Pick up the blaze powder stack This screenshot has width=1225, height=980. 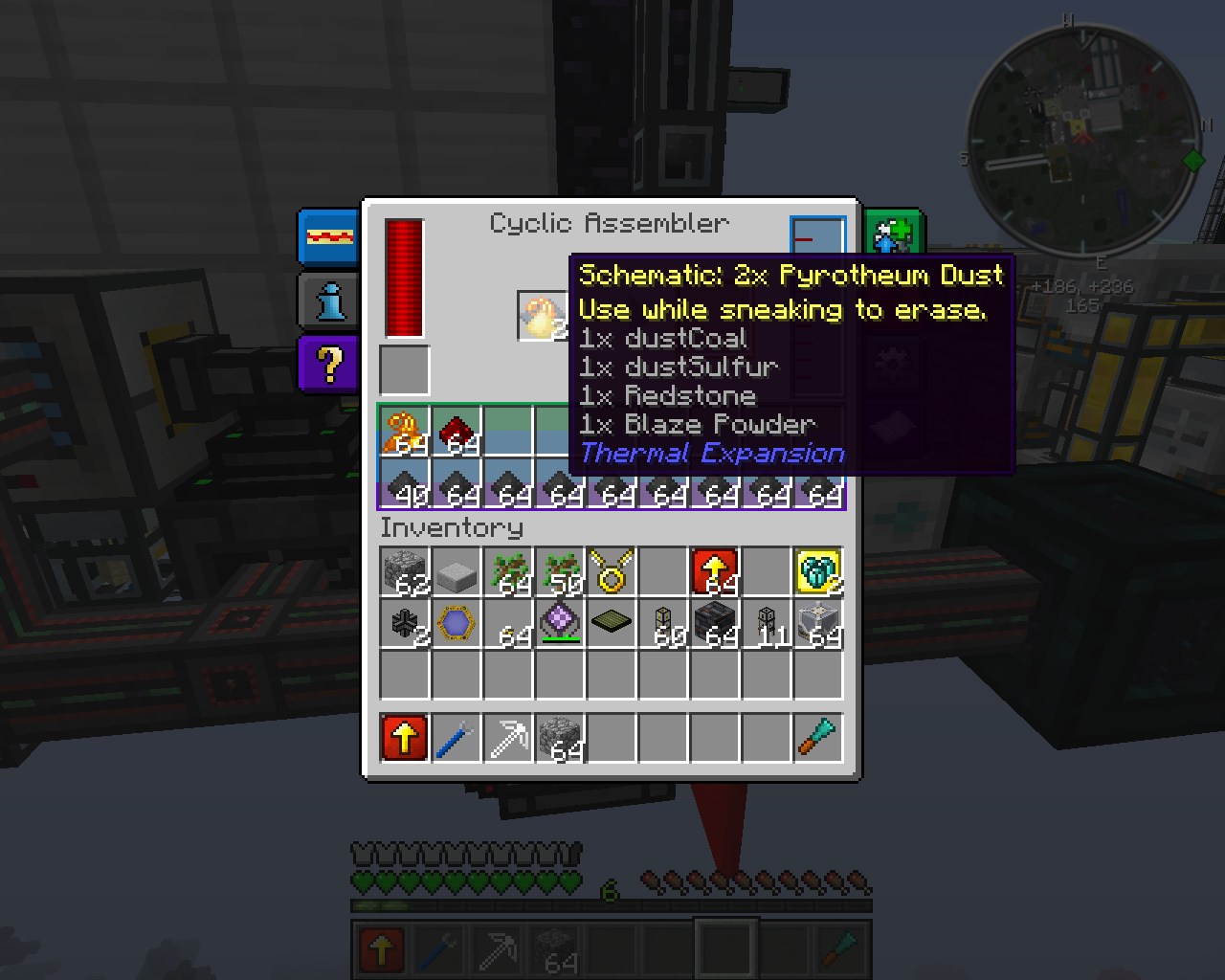tap(405, 432)
